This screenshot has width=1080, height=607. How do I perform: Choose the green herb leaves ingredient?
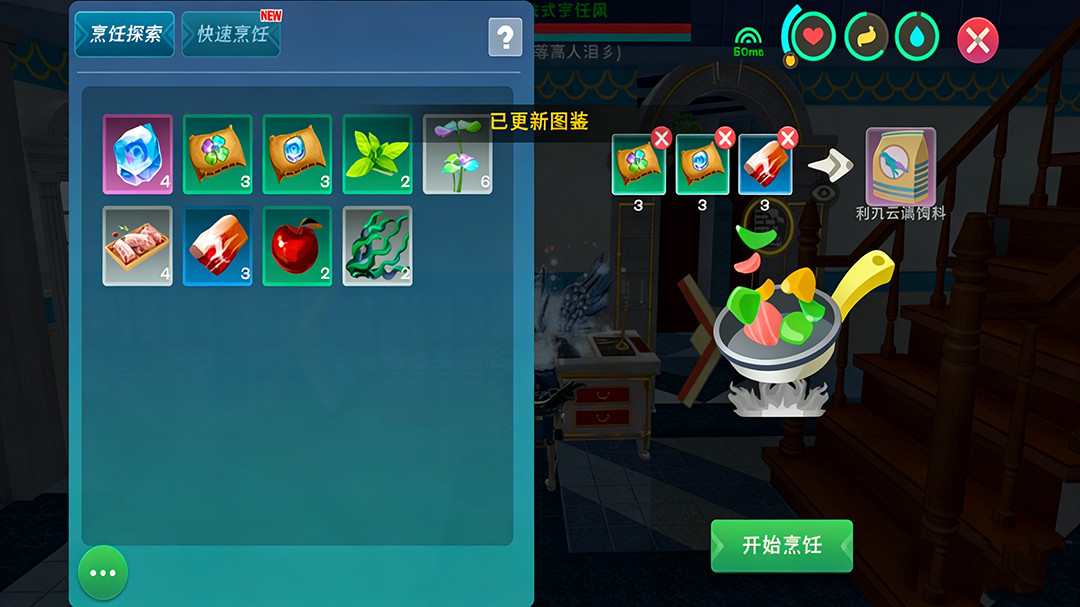coord(377,154)
